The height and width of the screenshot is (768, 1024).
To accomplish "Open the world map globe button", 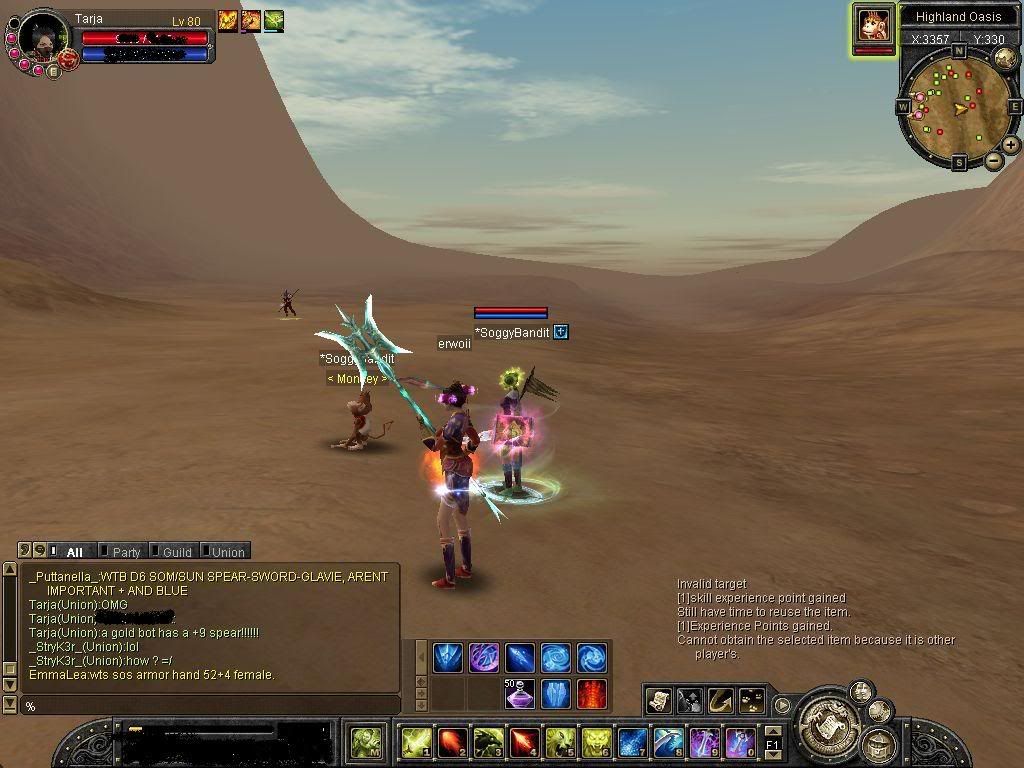I will click(x=1005, y=58).
